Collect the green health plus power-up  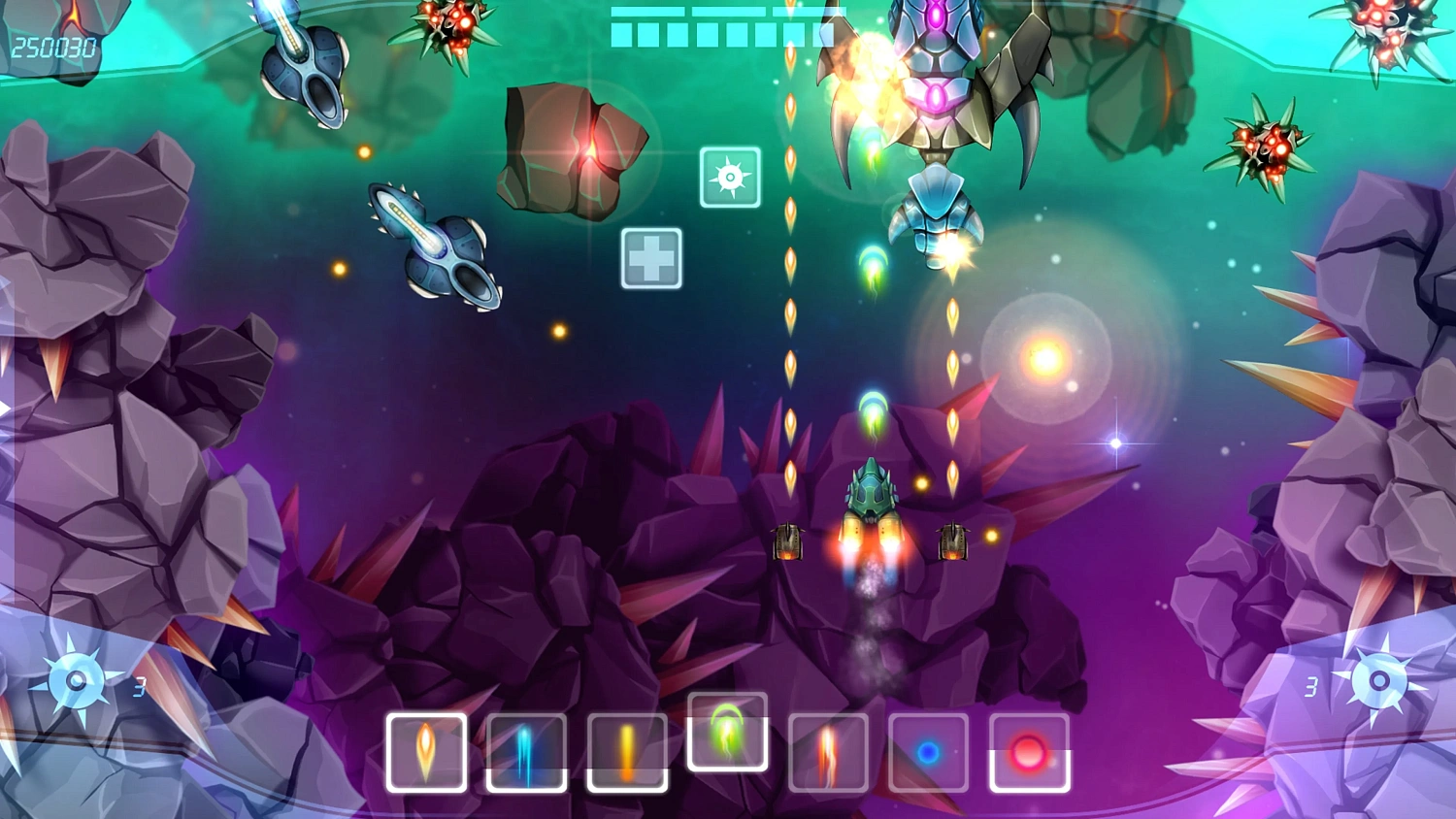(x=652, y=256)
